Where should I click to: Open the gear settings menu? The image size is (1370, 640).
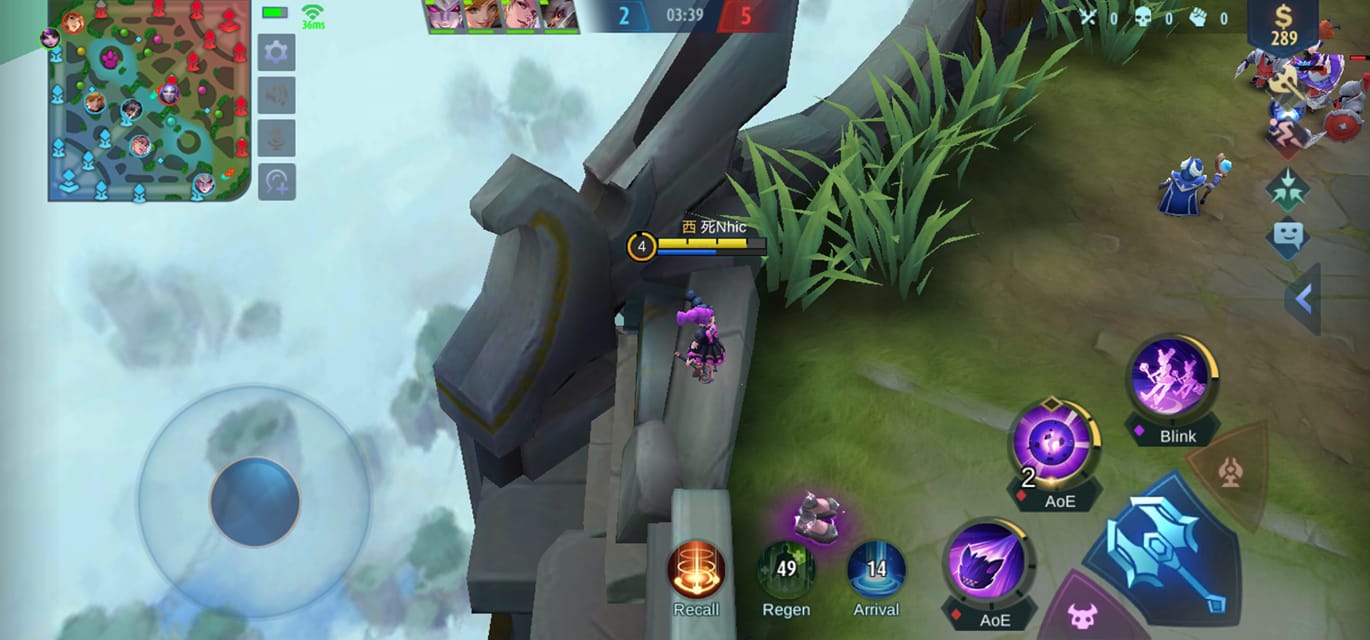tap(277, 52)
